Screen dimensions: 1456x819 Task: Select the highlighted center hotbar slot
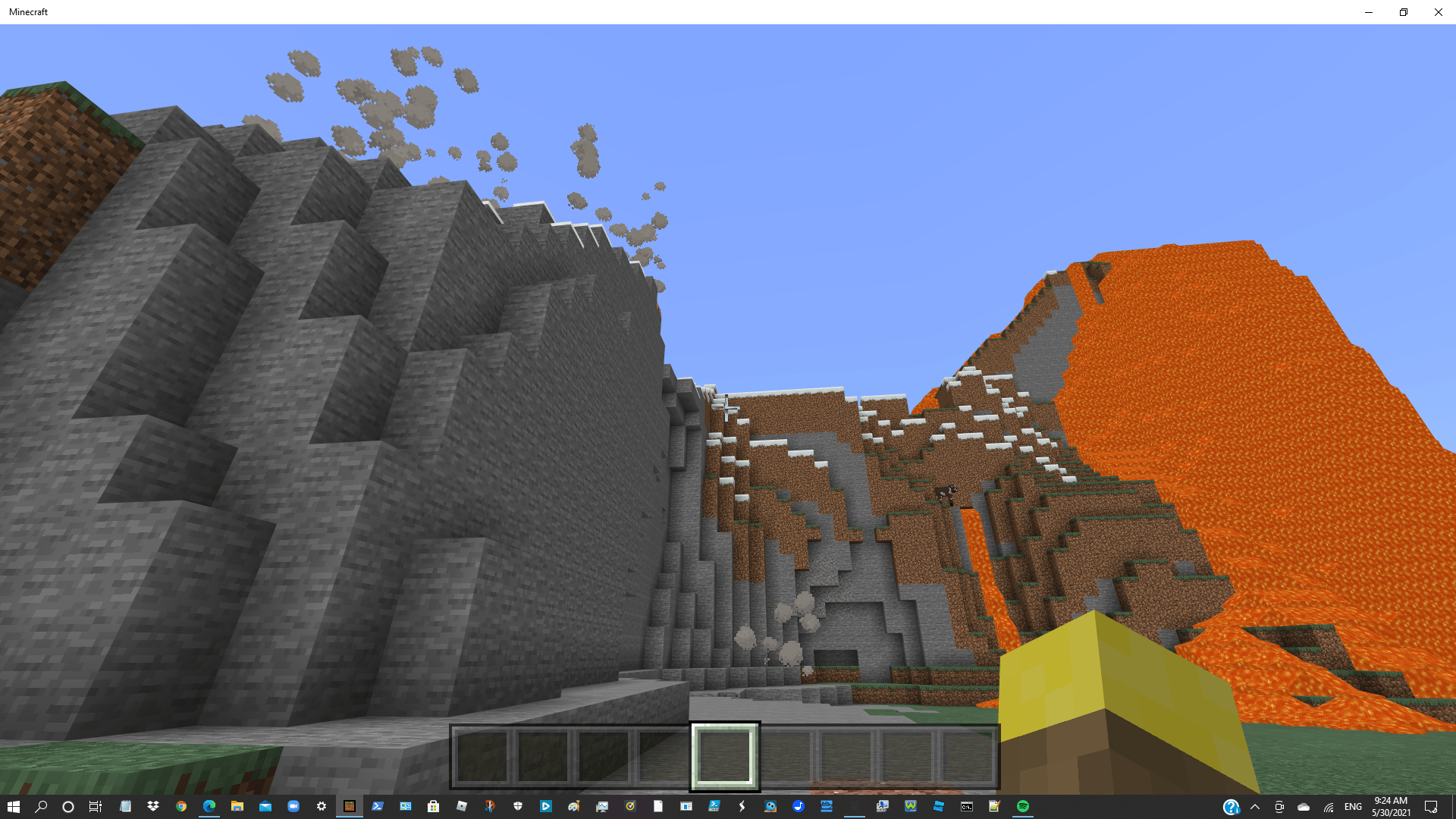coord(724,756)
